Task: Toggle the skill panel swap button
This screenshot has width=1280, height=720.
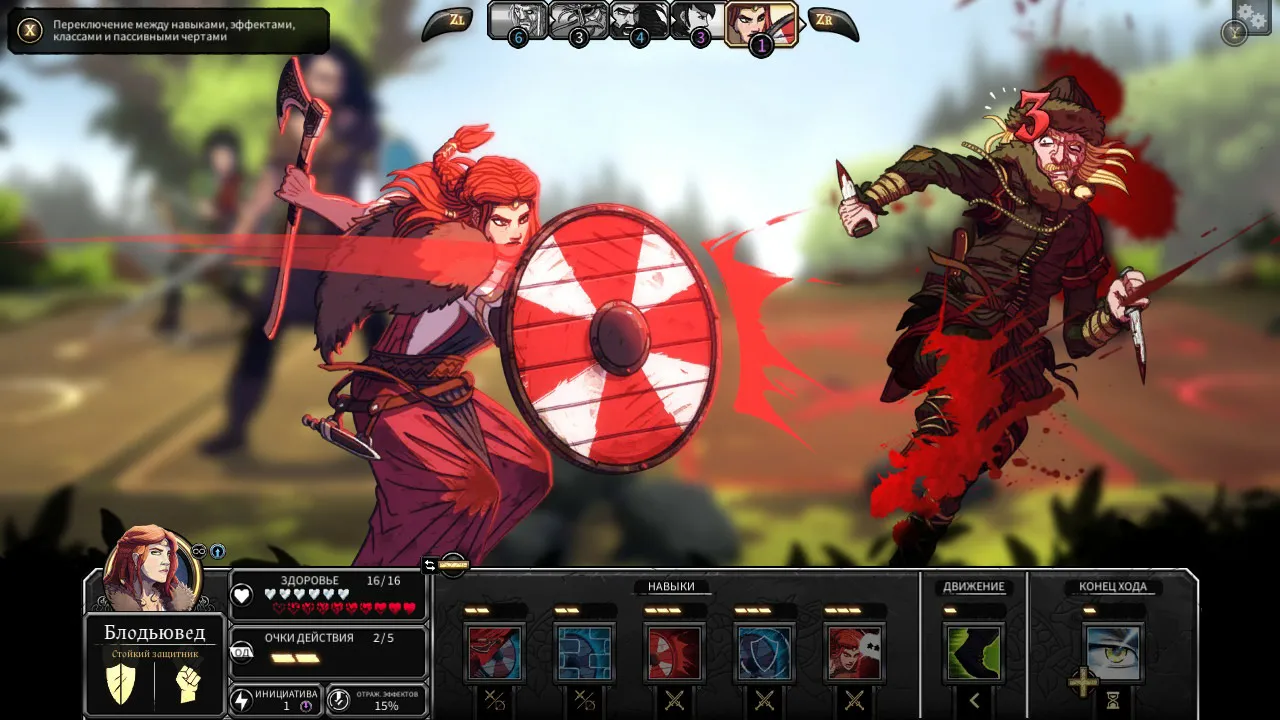Action: point(430,565)
